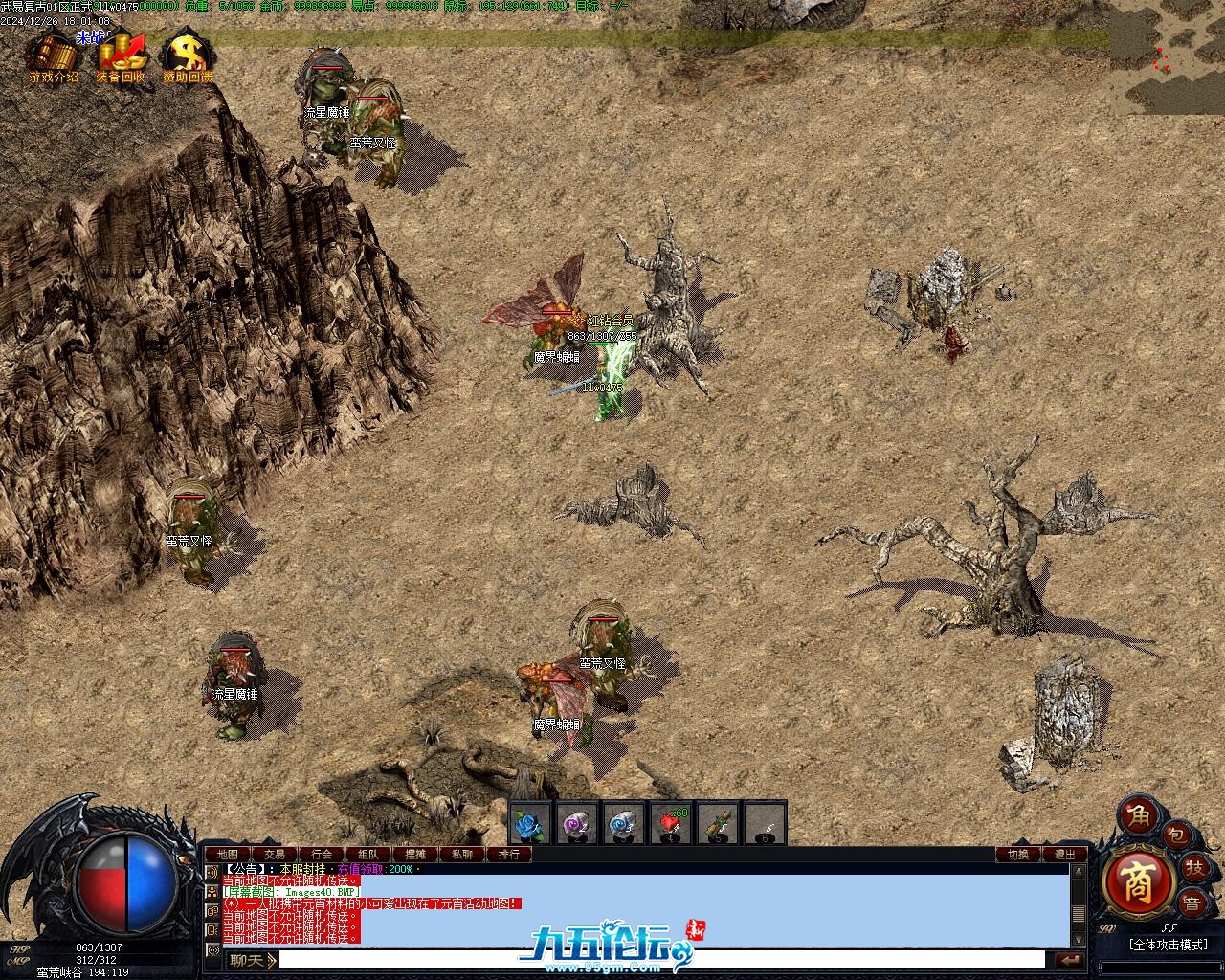Open the 包 bag button
This screenshot has width=1225, height=980.
click(x=1175, y=835)
